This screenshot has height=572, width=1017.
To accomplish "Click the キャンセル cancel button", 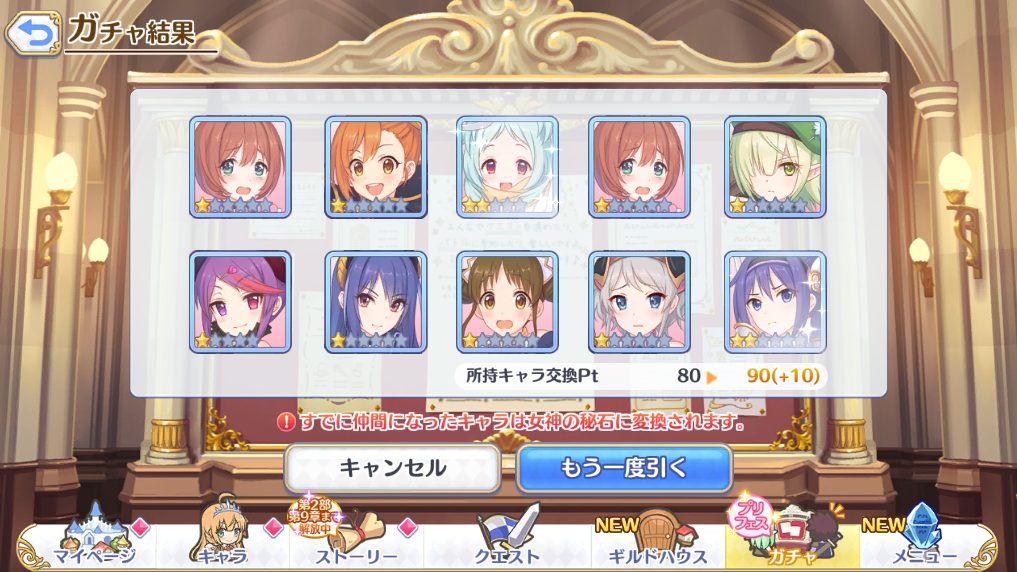I will coord(392,468).
